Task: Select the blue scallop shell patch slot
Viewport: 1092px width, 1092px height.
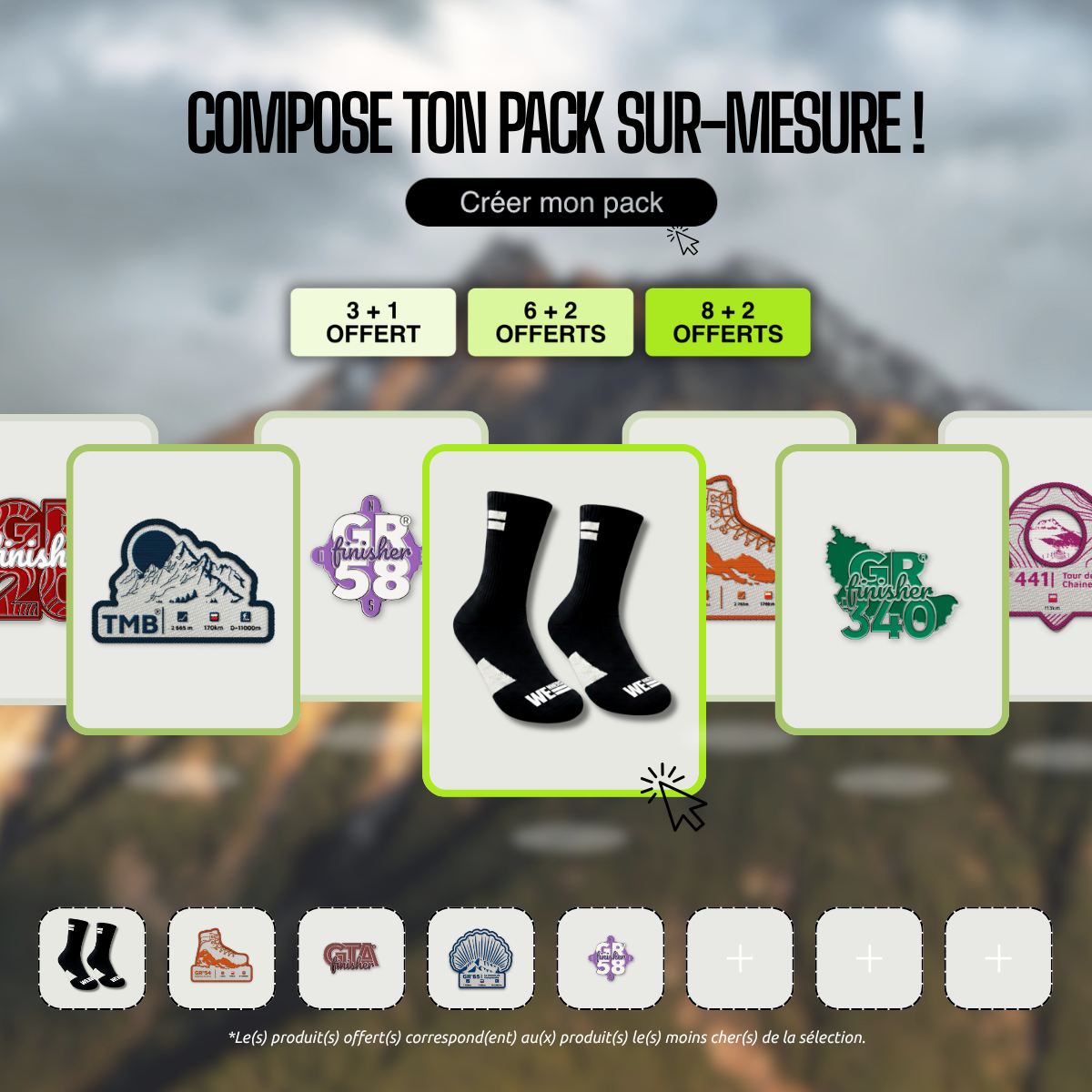Action: pyautogui.click(x=480, y=958)
